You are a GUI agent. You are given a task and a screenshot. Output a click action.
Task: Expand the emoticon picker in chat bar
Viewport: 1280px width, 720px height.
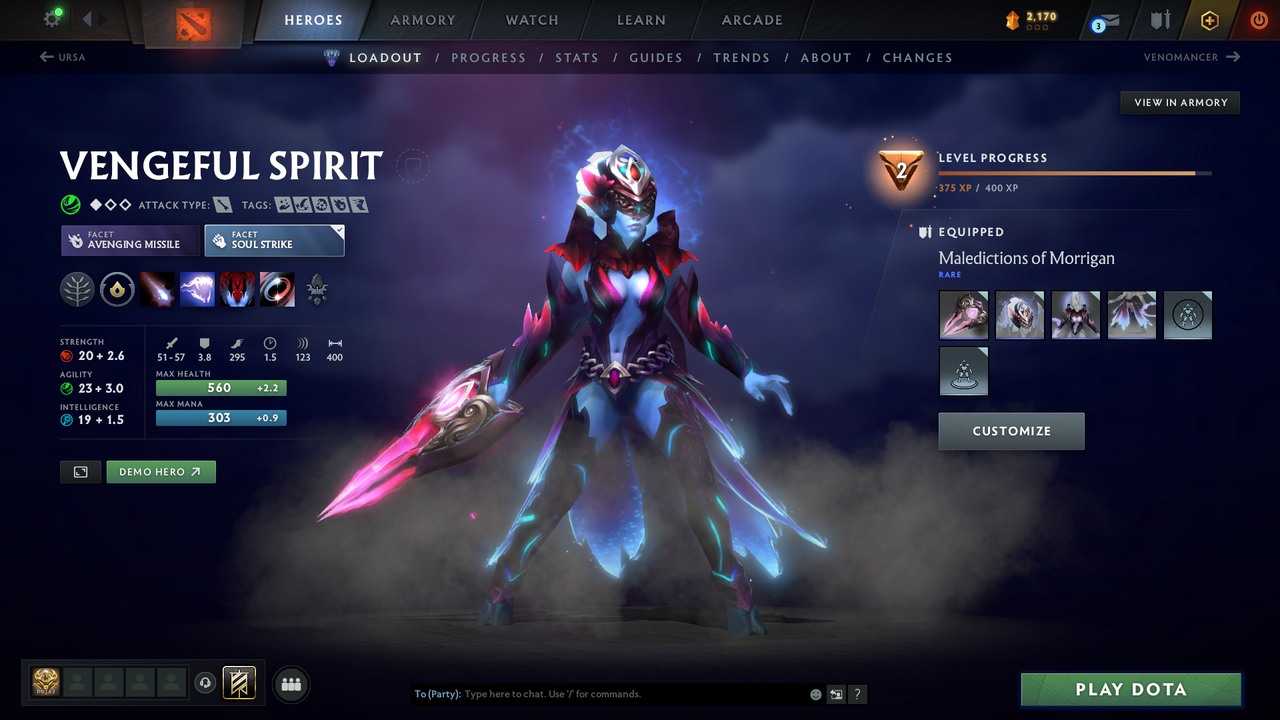(x=815, y=693)
